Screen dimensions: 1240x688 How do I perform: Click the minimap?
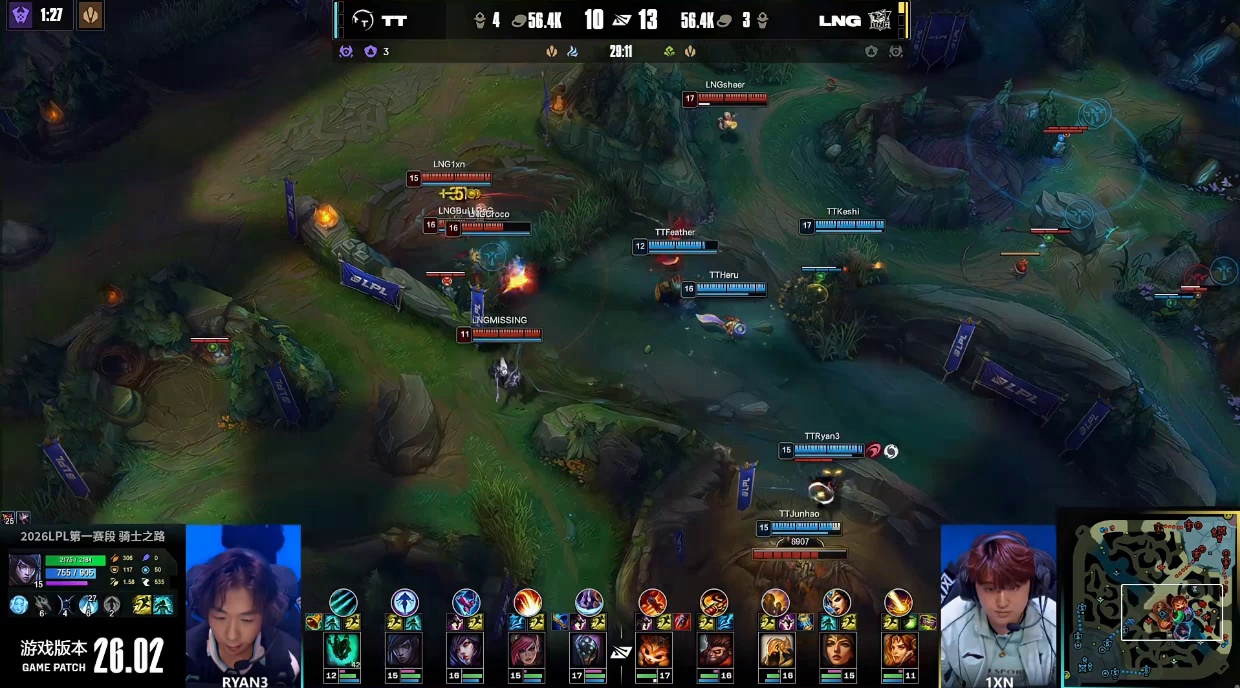[x=1151, y=596]
